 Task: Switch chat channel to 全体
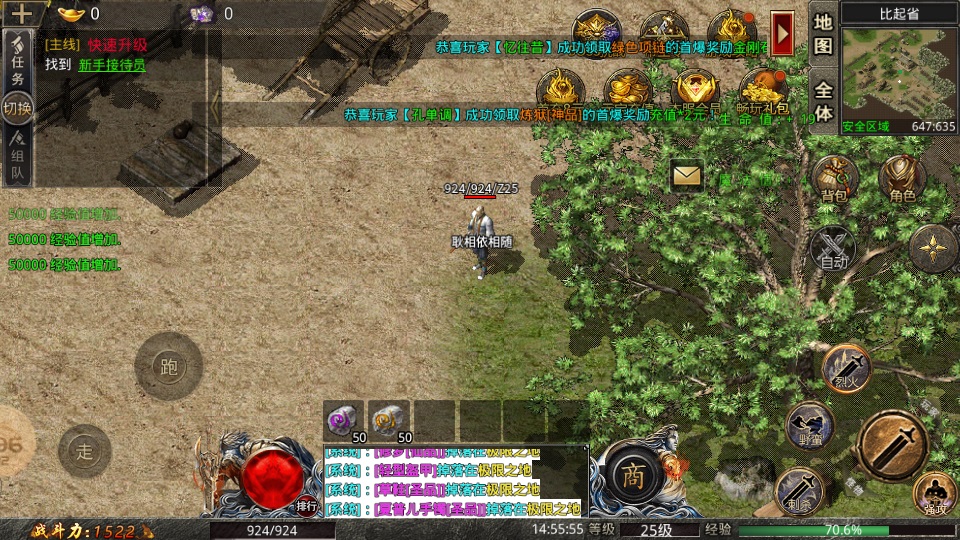823,100
